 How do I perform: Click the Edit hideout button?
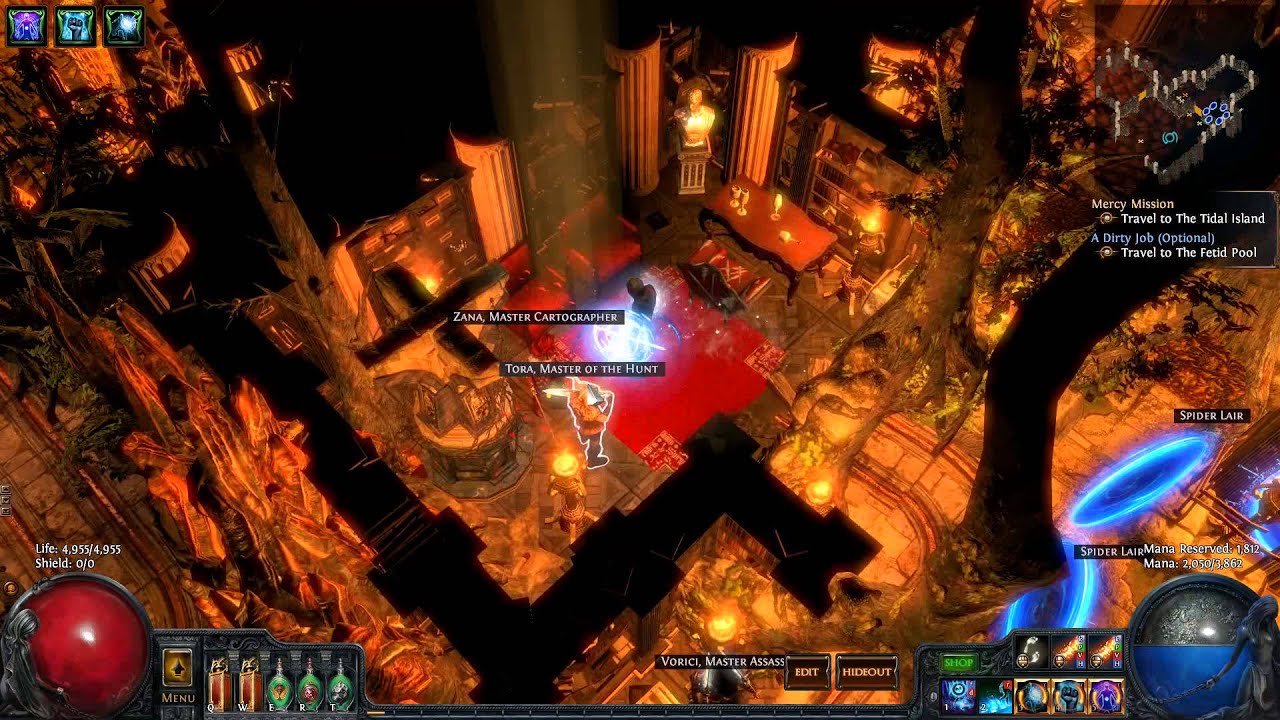point(807,672)
